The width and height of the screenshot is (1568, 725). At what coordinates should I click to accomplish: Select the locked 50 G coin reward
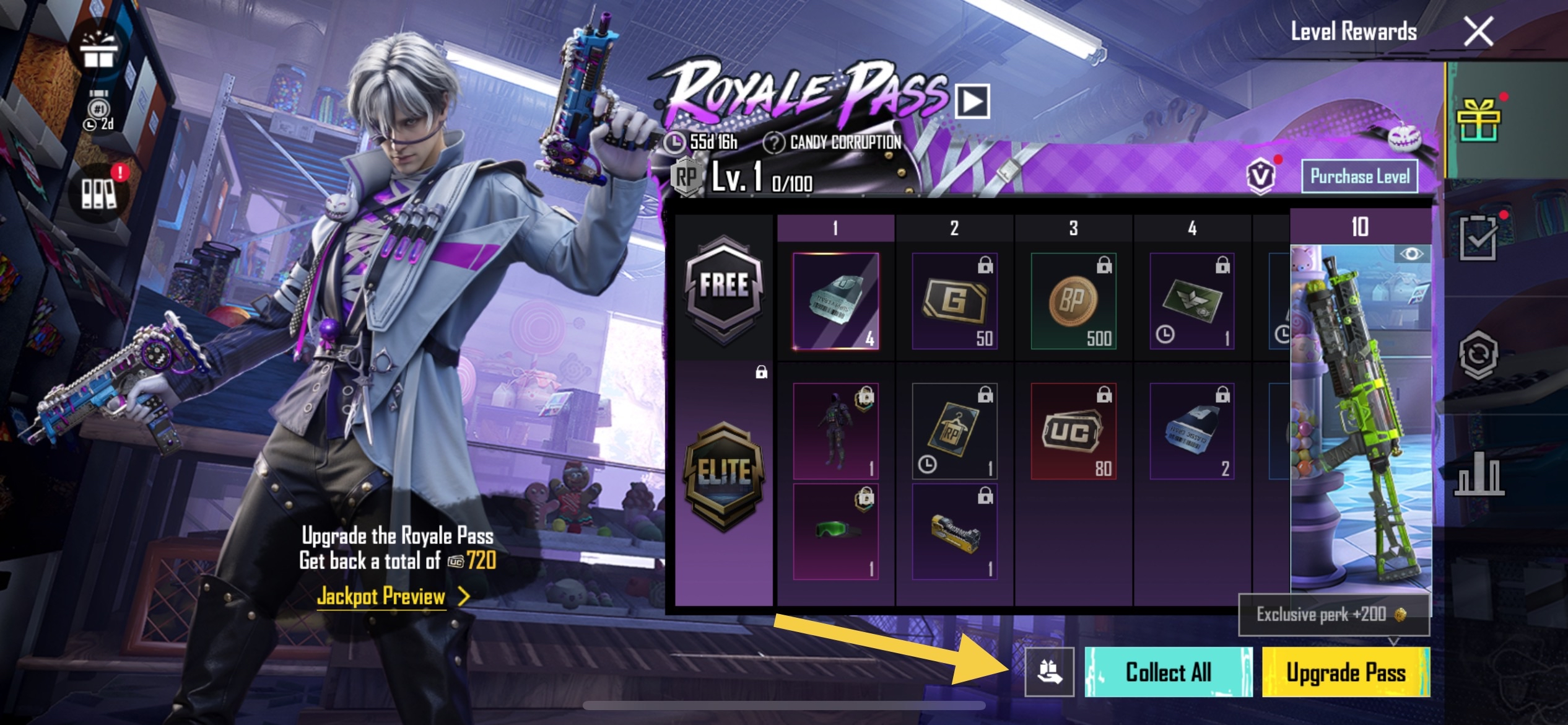pyautogui.click(x=954, y=301)
